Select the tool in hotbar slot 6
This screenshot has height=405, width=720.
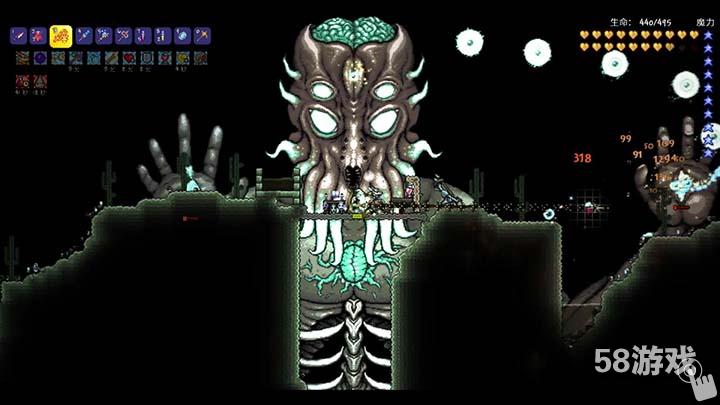[x=123, y=36]
